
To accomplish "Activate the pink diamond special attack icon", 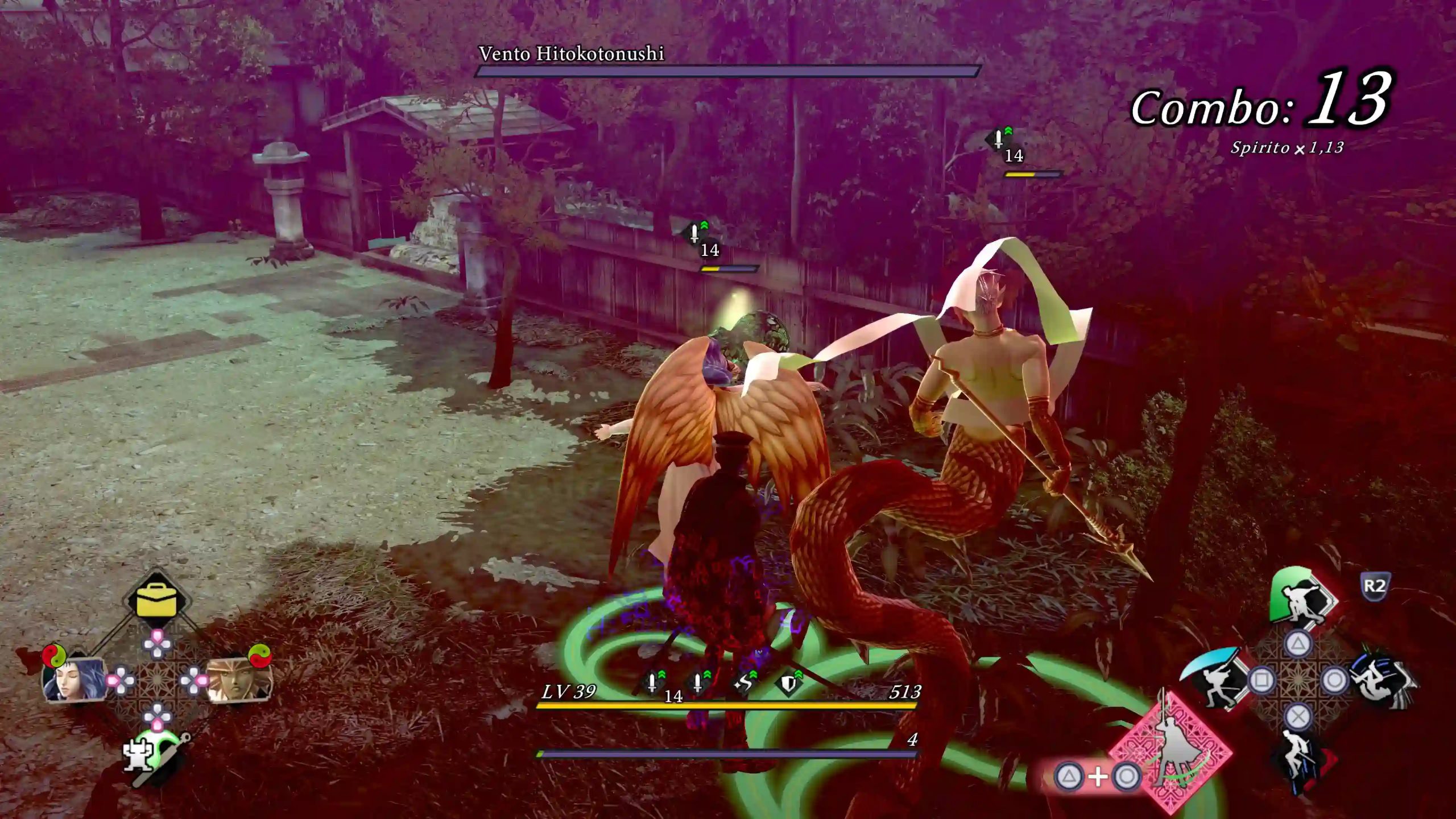I will click(1173, 750).
